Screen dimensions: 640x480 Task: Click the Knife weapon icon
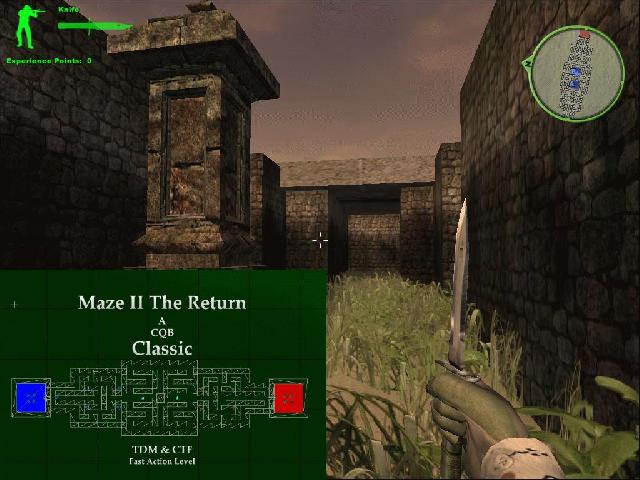(95, 24)
